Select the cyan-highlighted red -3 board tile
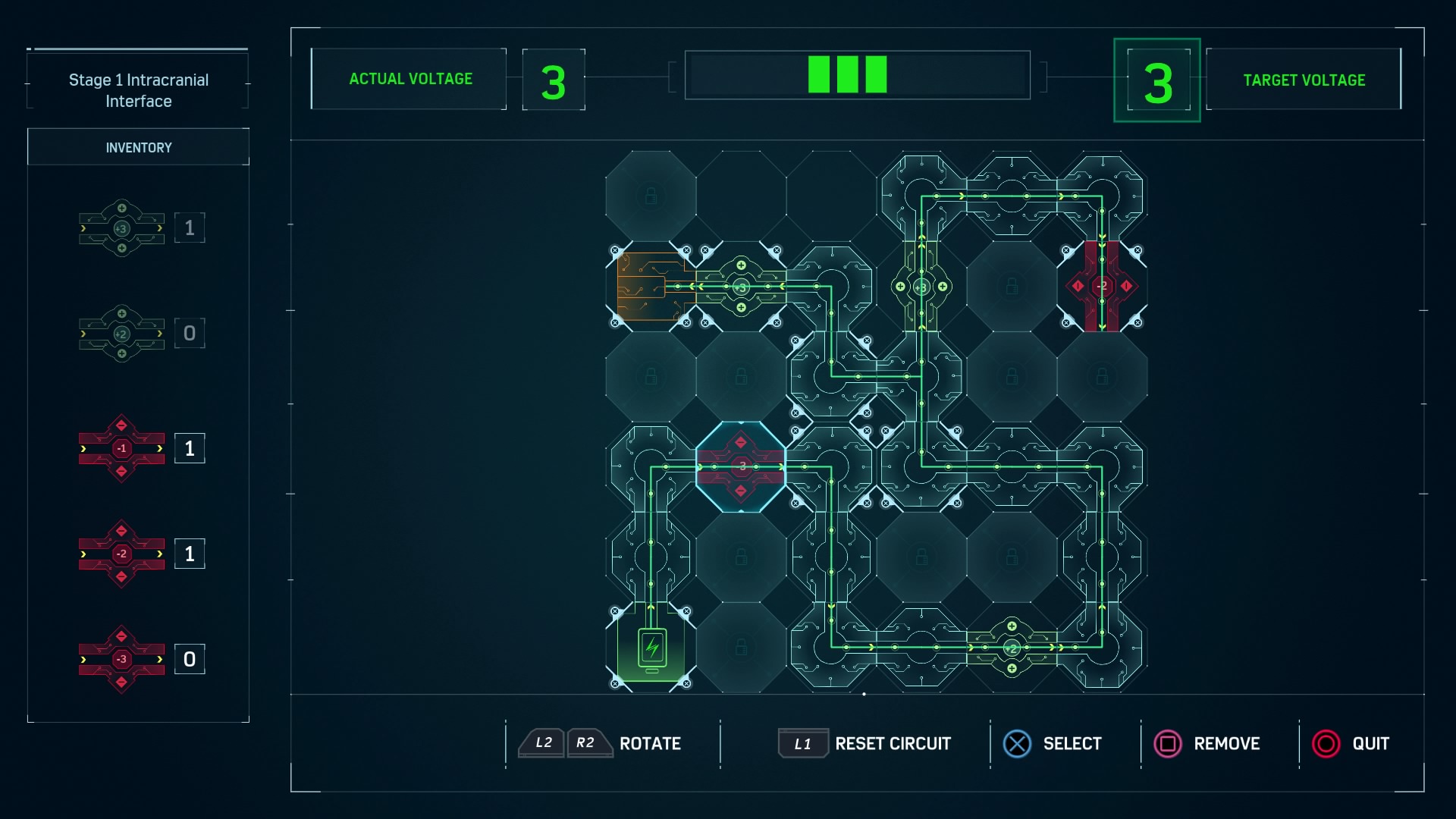Viewport: 1456px width, 819px height. click(741, 466)
